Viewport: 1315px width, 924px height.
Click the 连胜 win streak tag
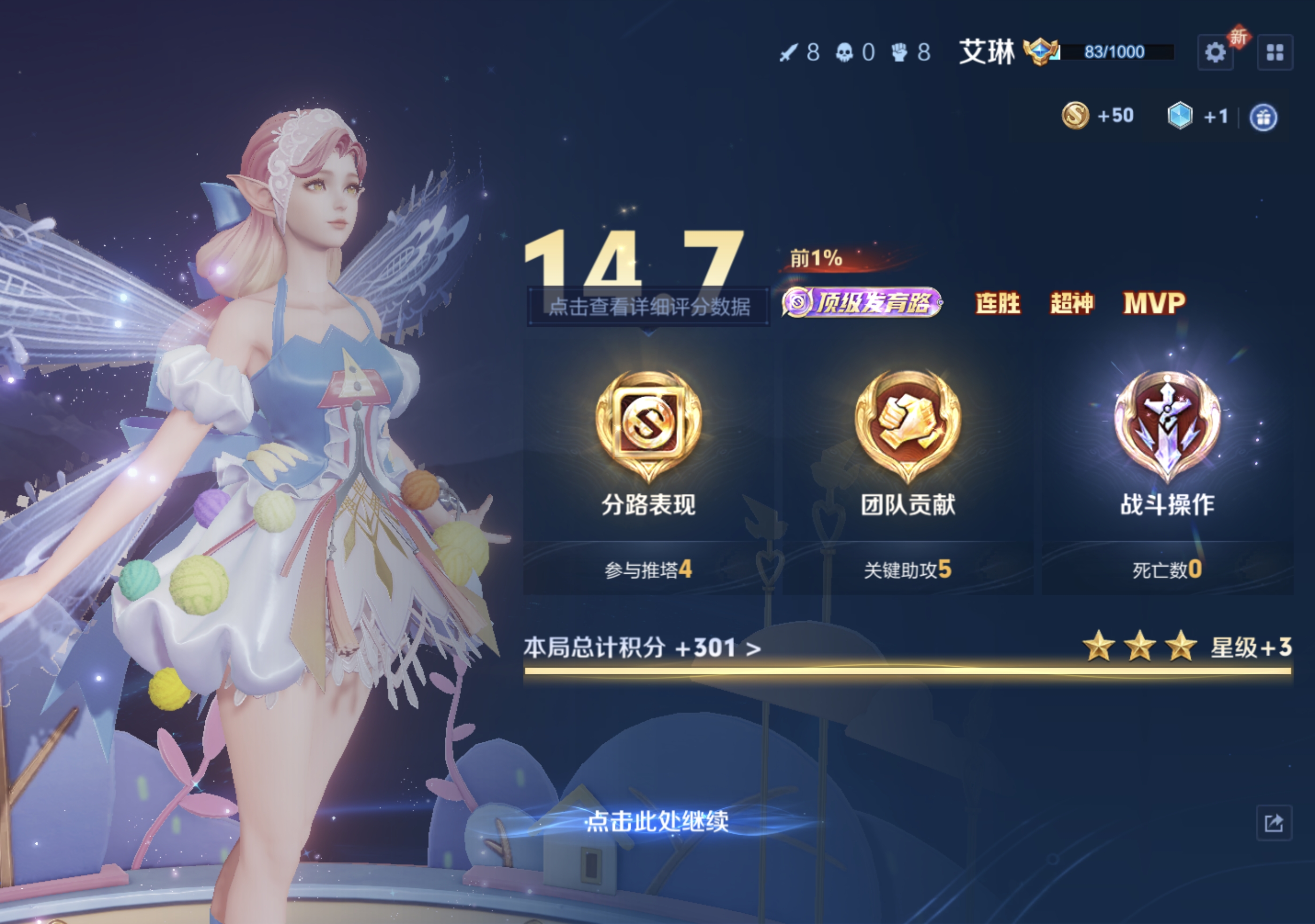(x=998, y=303)
